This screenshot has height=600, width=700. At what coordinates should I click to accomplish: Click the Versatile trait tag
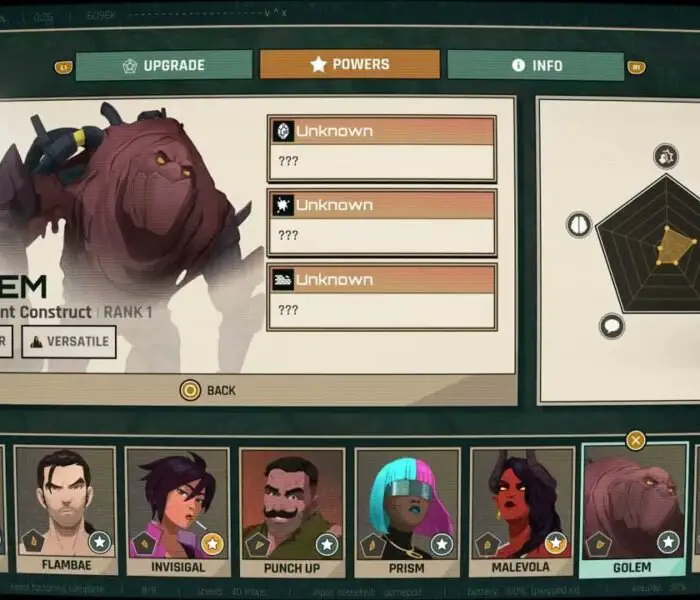69,342
